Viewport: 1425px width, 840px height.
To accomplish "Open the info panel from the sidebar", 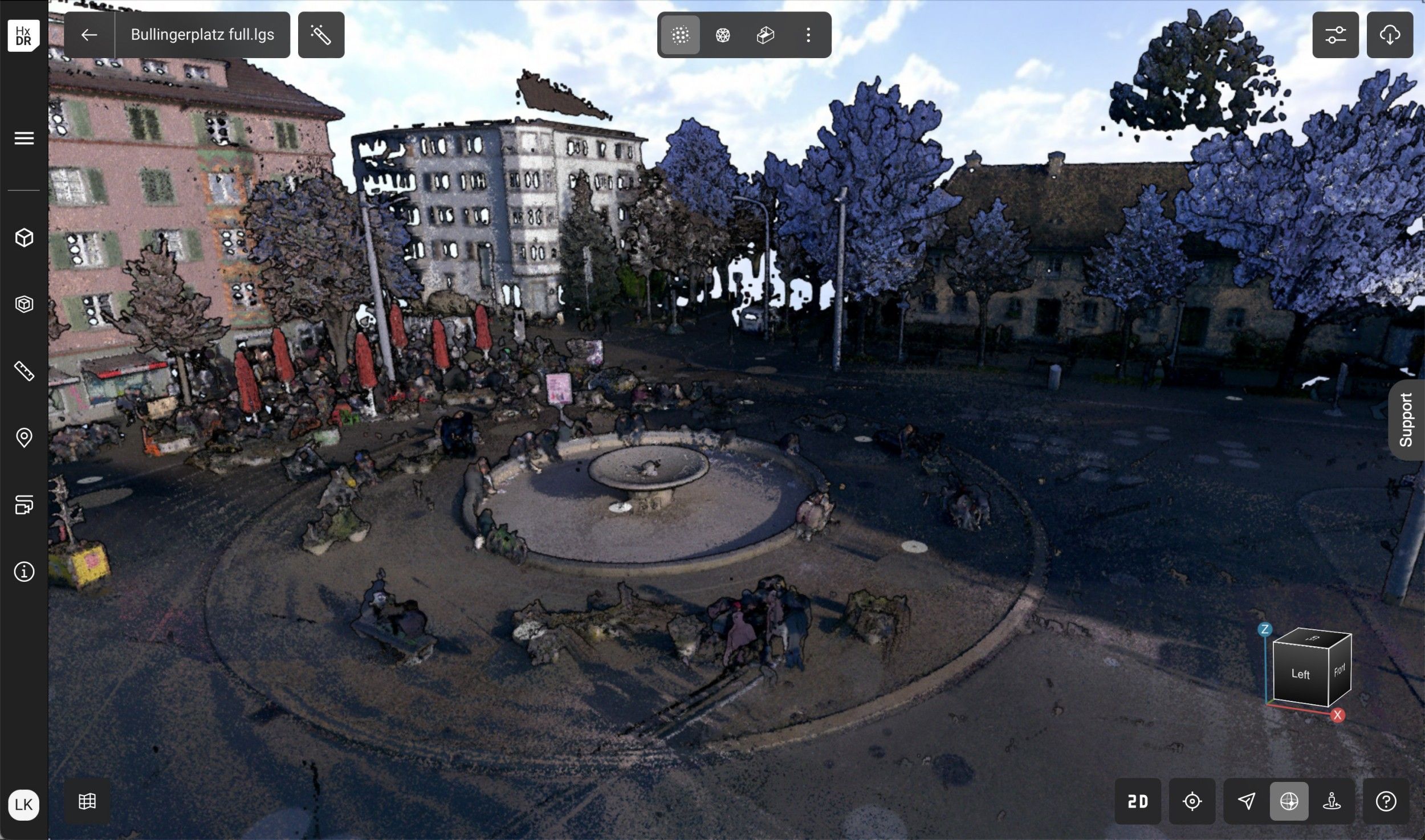I will click(24, 572).
